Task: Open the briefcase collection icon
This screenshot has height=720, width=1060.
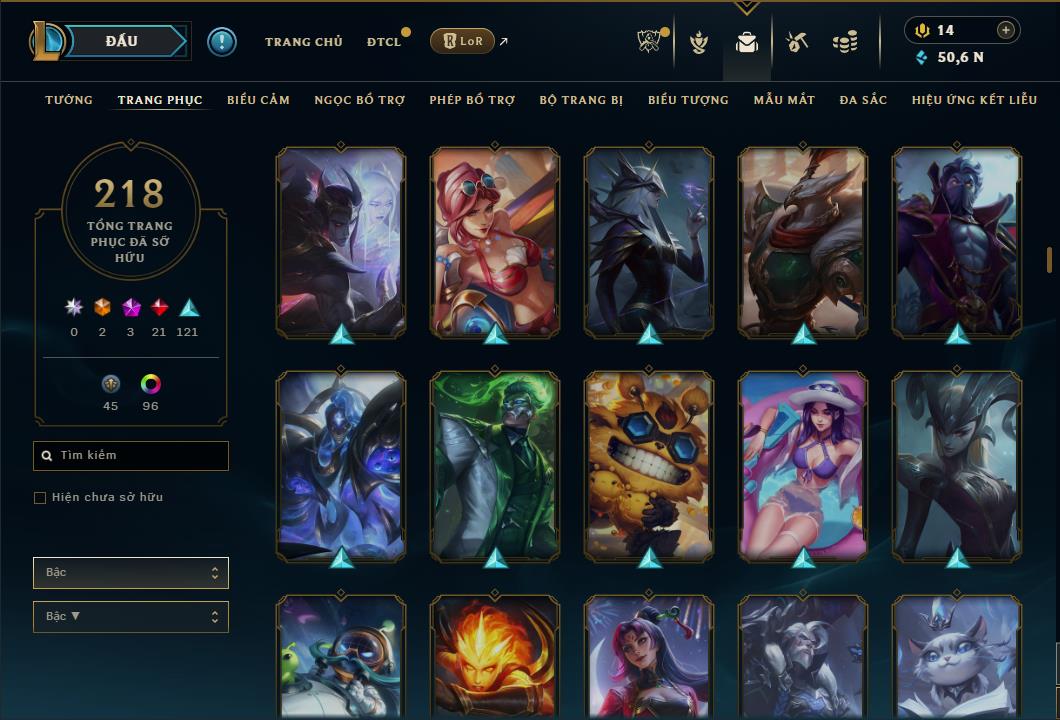Action: [746, 42]
